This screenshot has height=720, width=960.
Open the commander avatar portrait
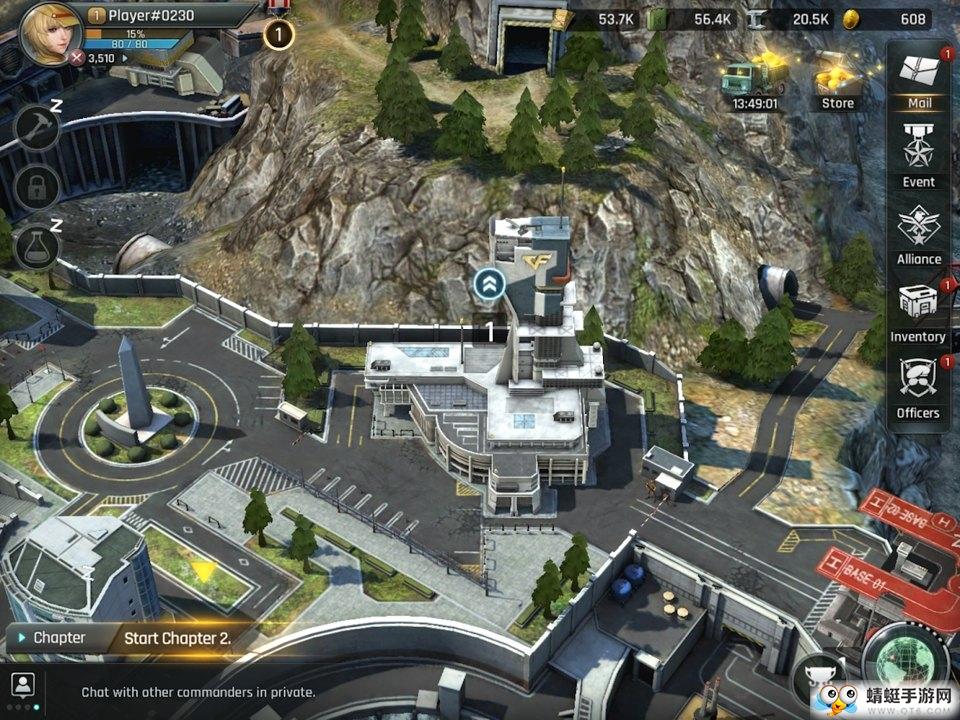(50, 32)
